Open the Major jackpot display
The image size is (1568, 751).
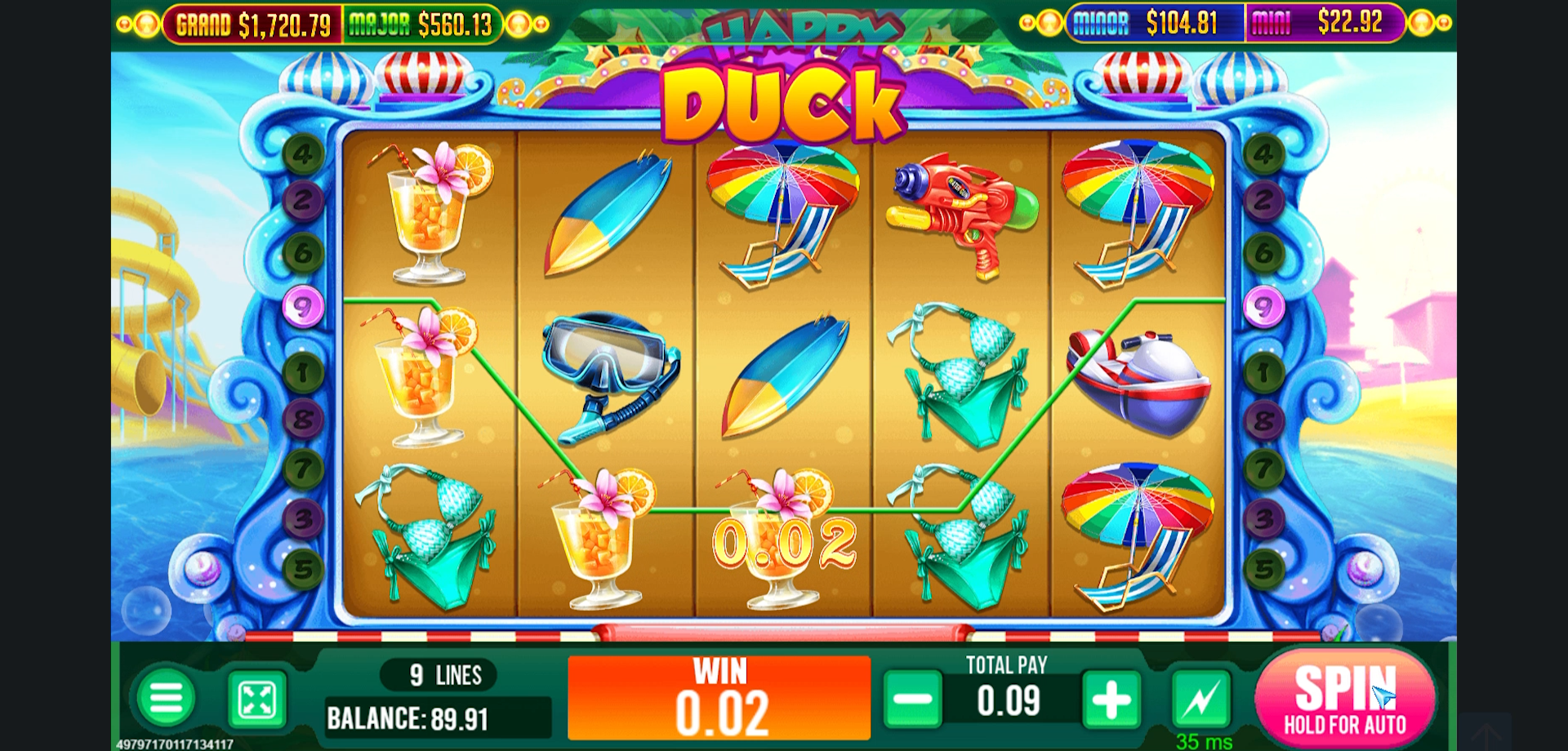(421, 24)
